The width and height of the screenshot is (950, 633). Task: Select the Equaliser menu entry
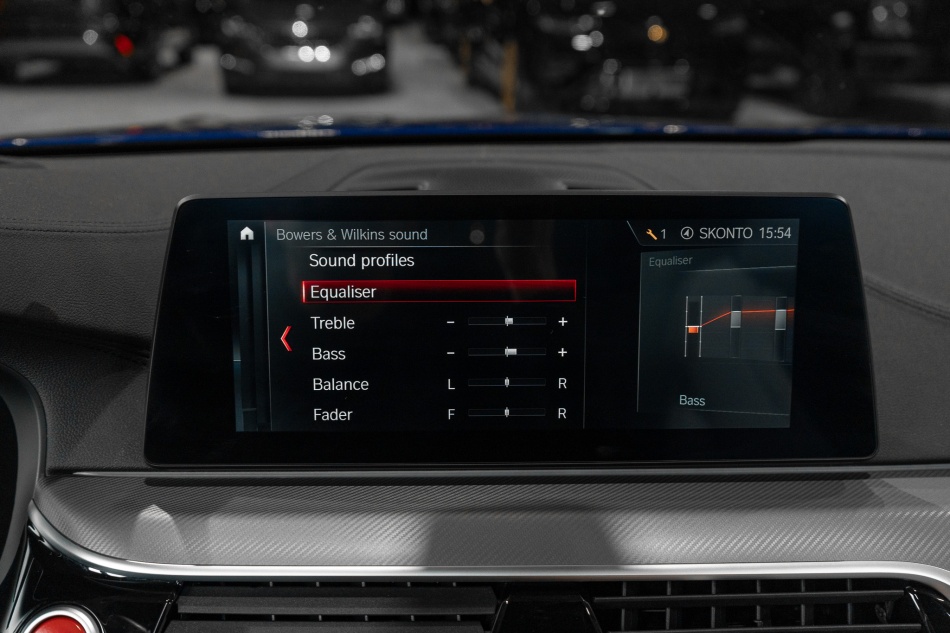click(439, 292)
